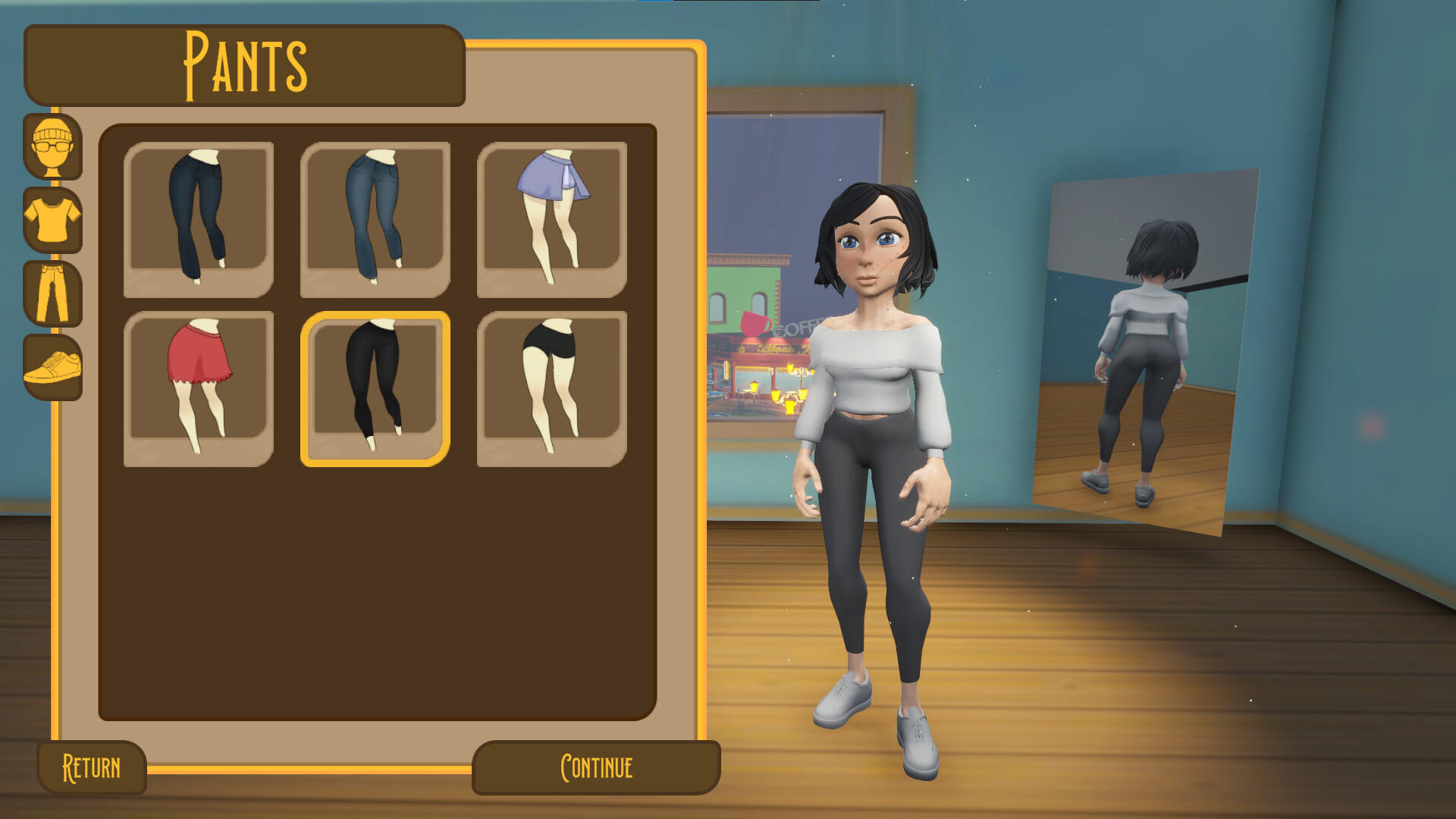Select the red ruffled skirt
Image resolution: width=1456 pixels, height=819 pixels.
(x=201, y=387)
